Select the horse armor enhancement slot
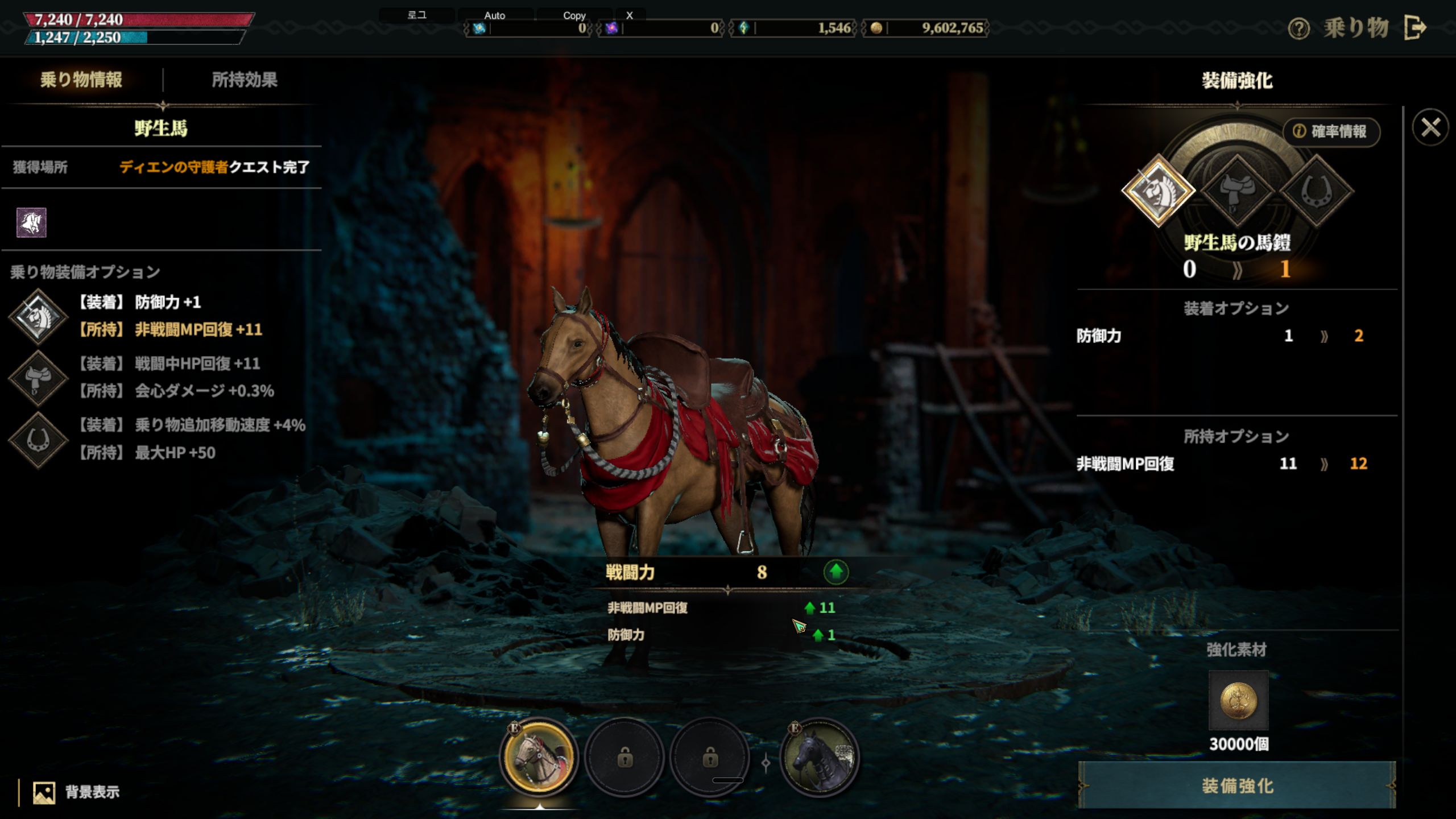The width and height of the screenshot is (1456, 819). (1158, 190)
